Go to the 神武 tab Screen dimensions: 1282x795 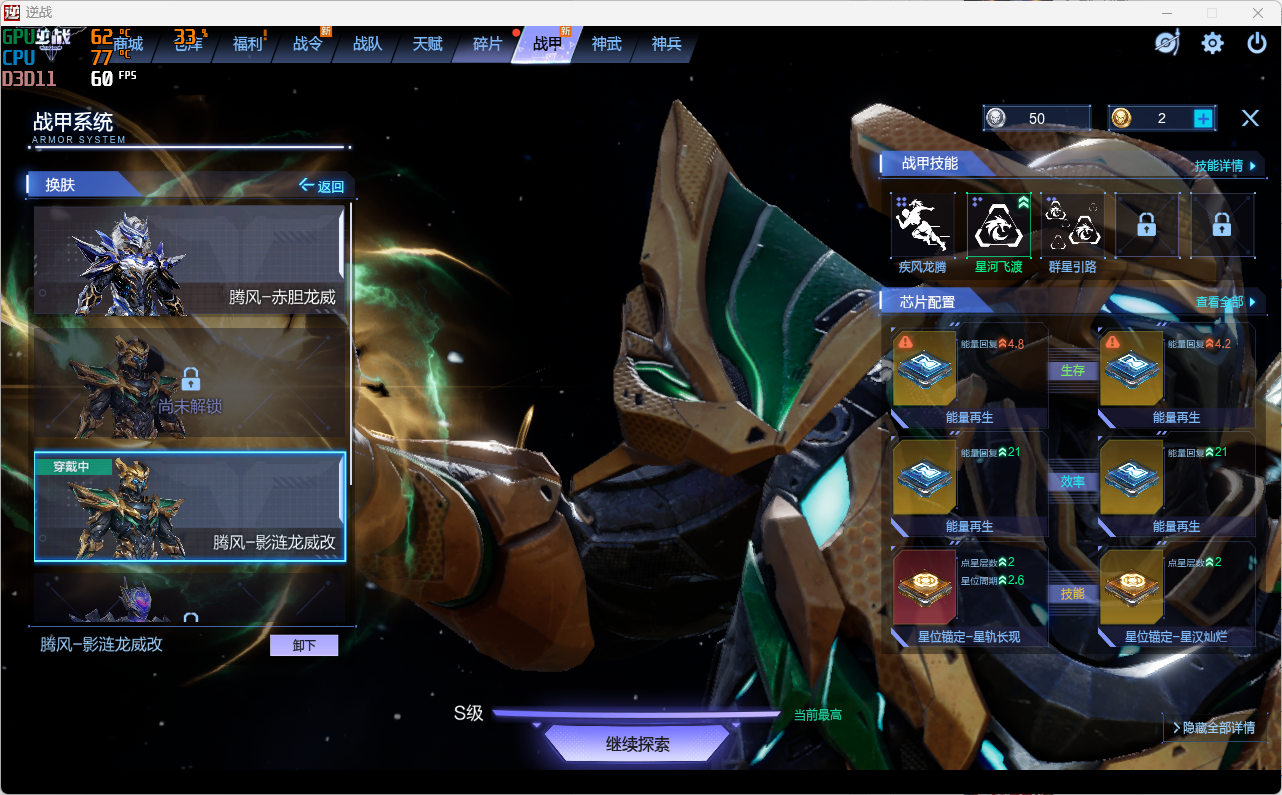pos(606,44)
